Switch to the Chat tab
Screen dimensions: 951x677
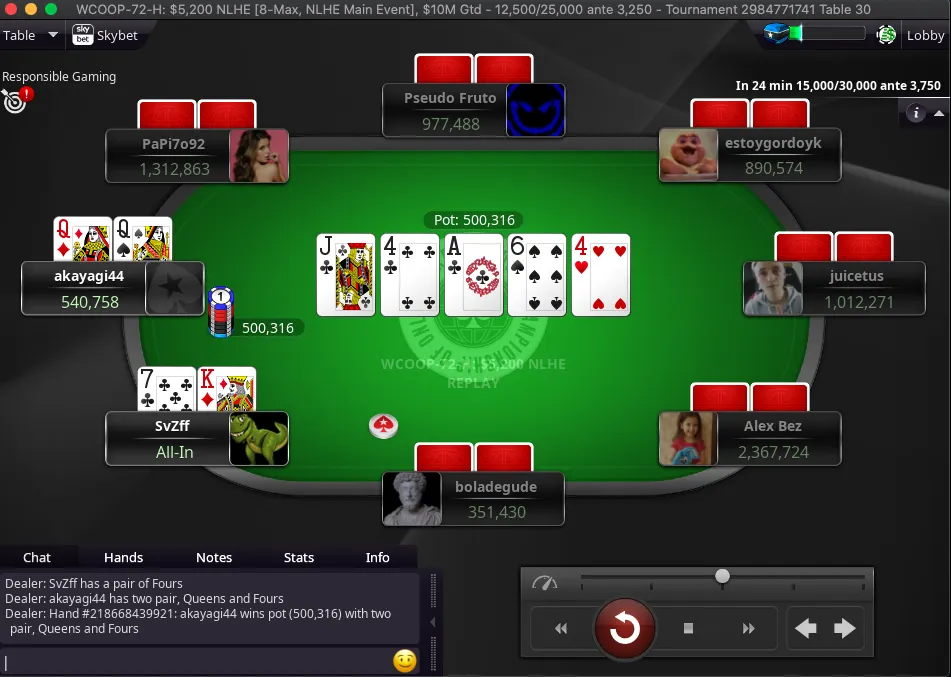37,558
